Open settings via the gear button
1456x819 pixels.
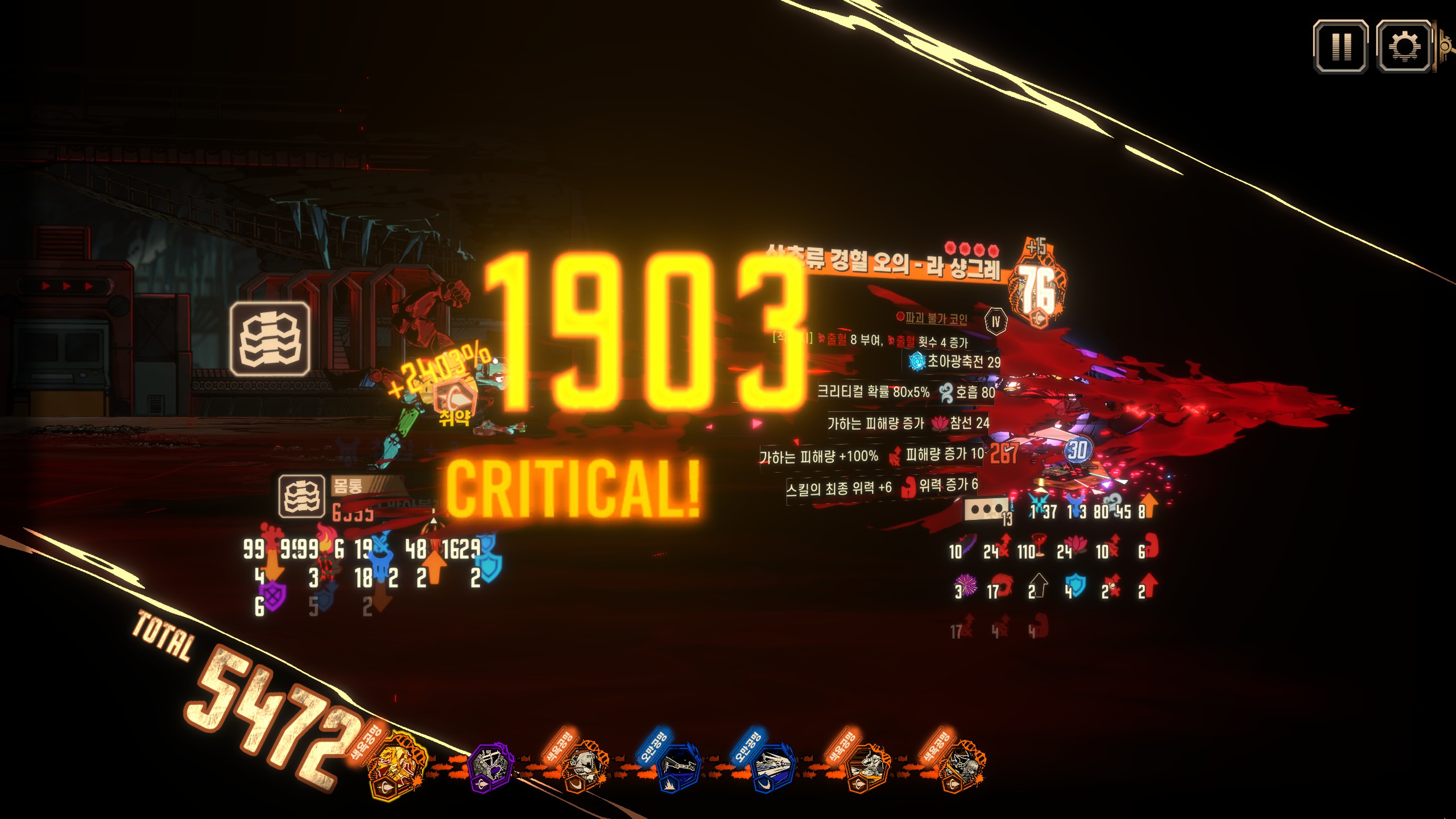(x=1404, y=47)
